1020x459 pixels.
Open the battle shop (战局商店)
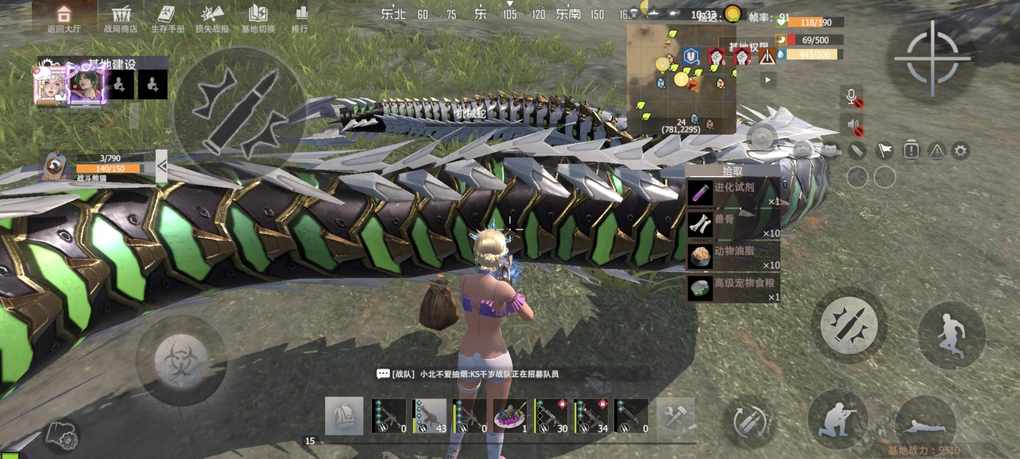[x=123, y=15]
